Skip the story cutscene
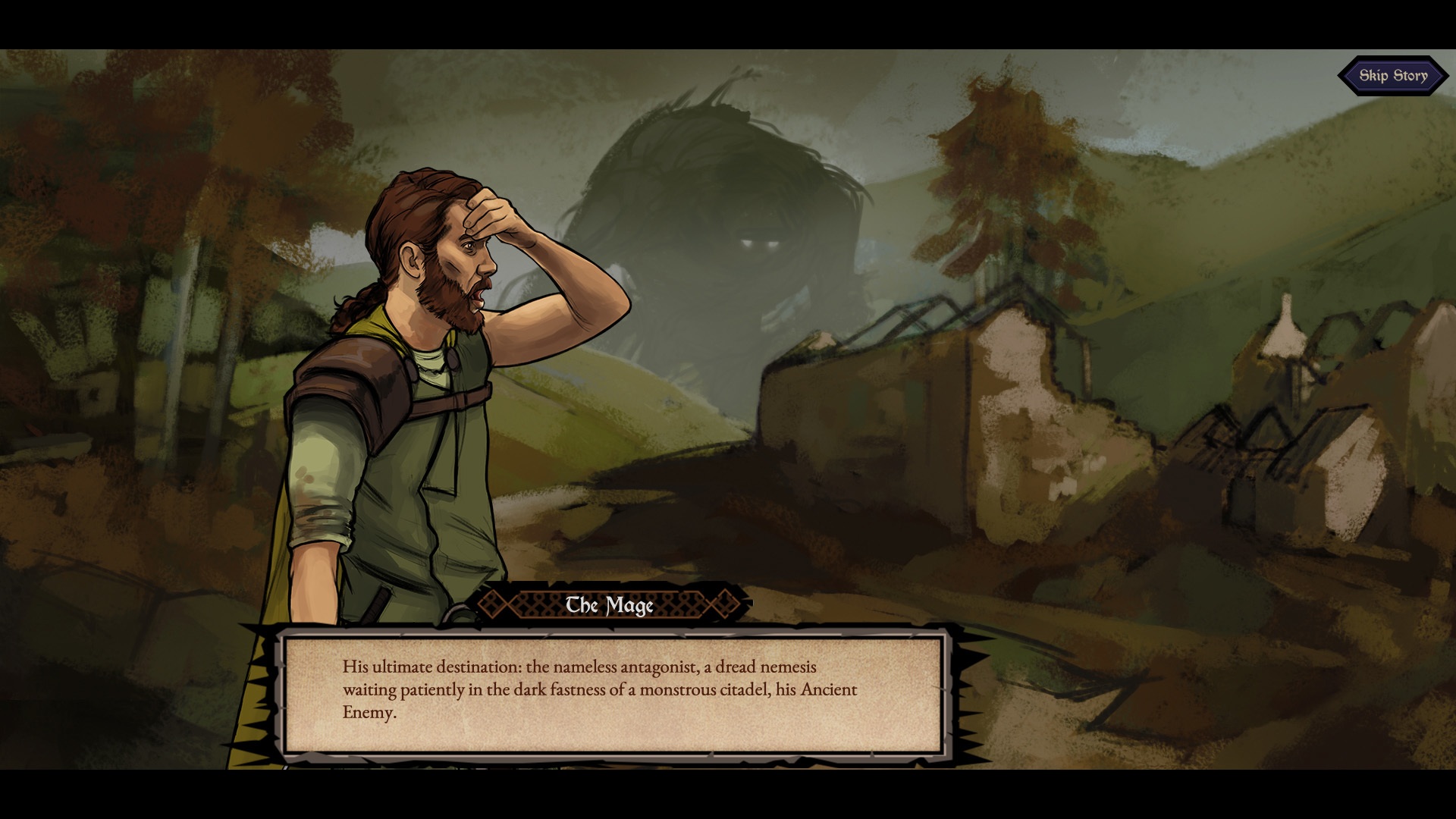This screenshot has height=819, width=1456. 1392,76
